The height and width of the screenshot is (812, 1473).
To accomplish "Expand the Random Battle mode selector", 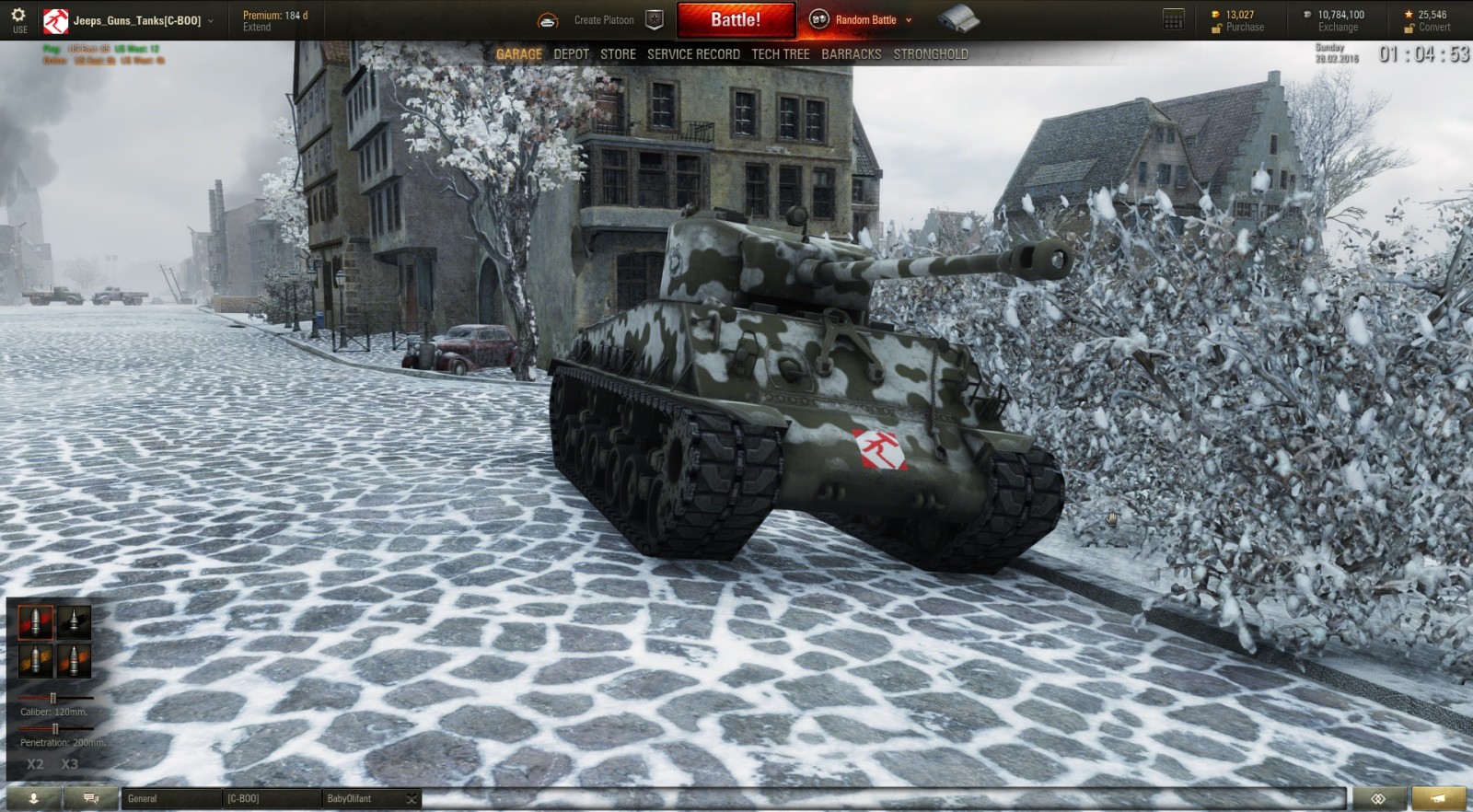I will 908,17.
